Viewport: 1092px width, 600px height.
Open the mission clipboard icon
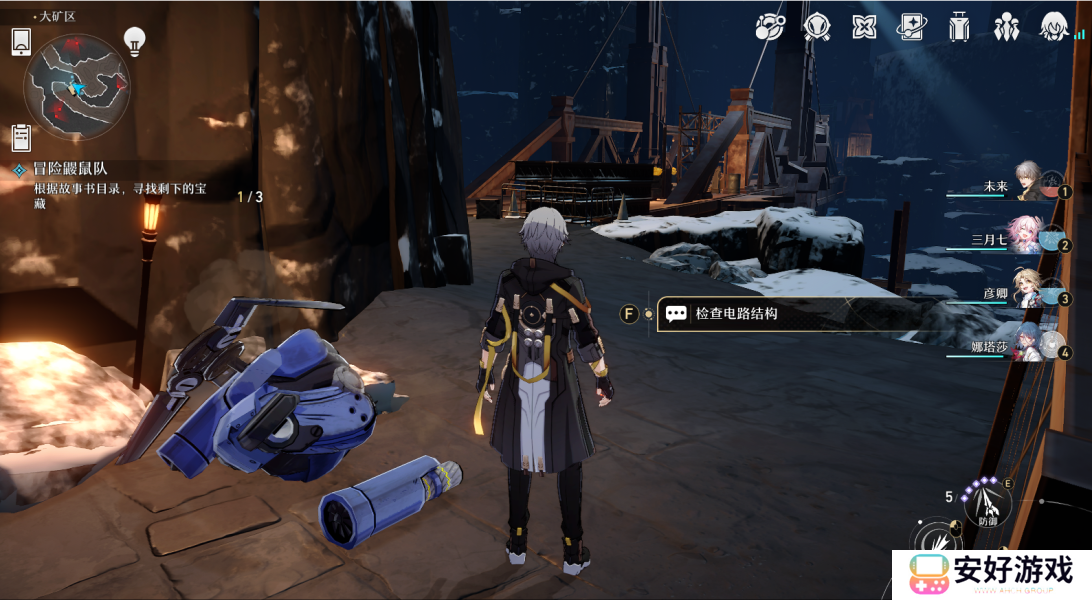pos(21,137)
